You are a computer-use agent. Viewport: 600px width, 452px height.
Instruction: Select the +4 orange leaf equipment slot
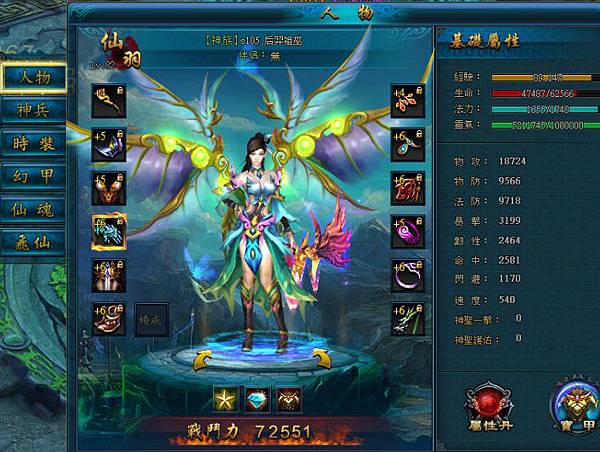click(x=407, y=101)
